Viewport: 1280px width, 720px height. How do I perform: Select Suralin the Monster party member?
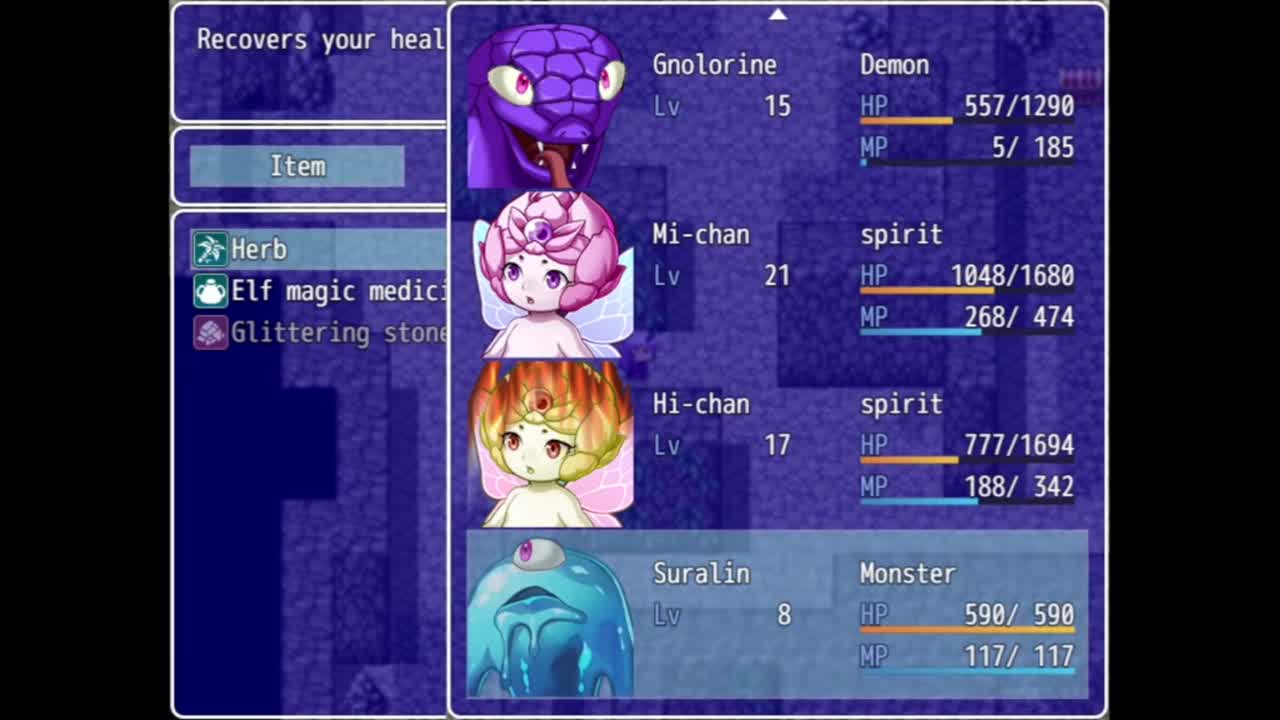[776, 613]
